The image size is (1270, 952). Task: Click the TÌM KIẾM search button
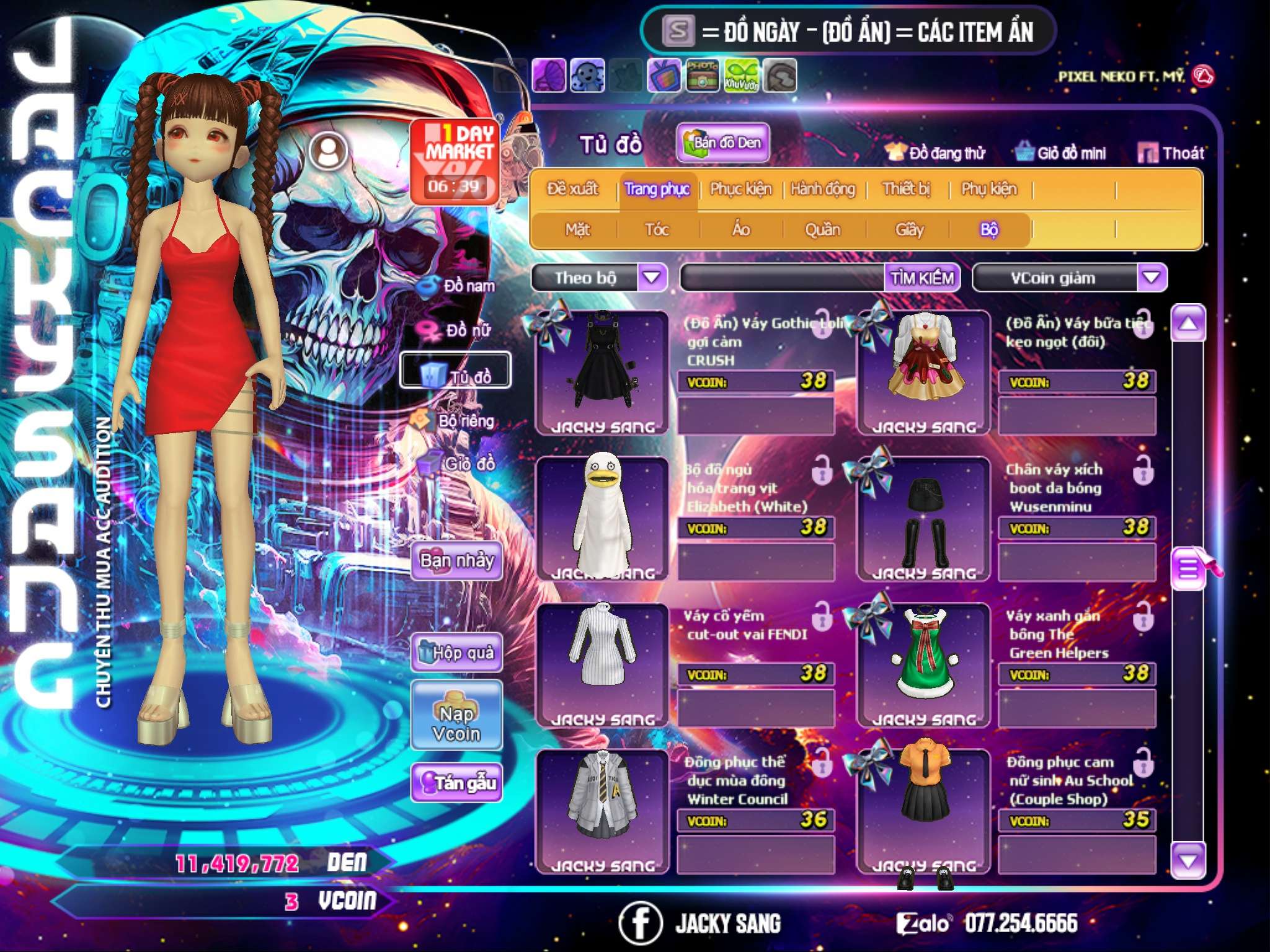[921, 278]
